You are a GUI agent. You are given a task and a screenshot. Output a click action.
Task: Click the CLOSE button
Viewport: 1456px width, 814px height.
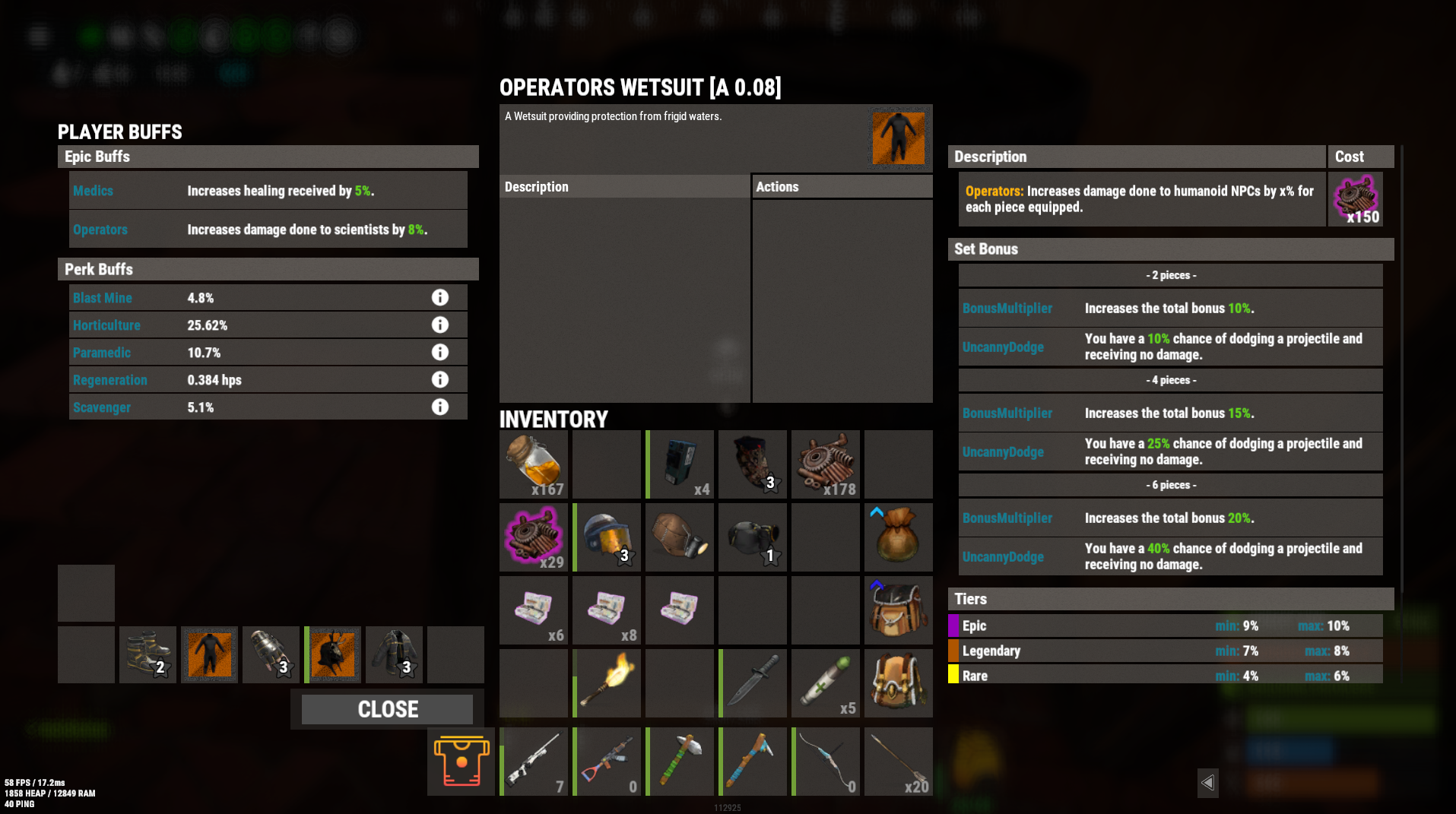click(387, 708)
